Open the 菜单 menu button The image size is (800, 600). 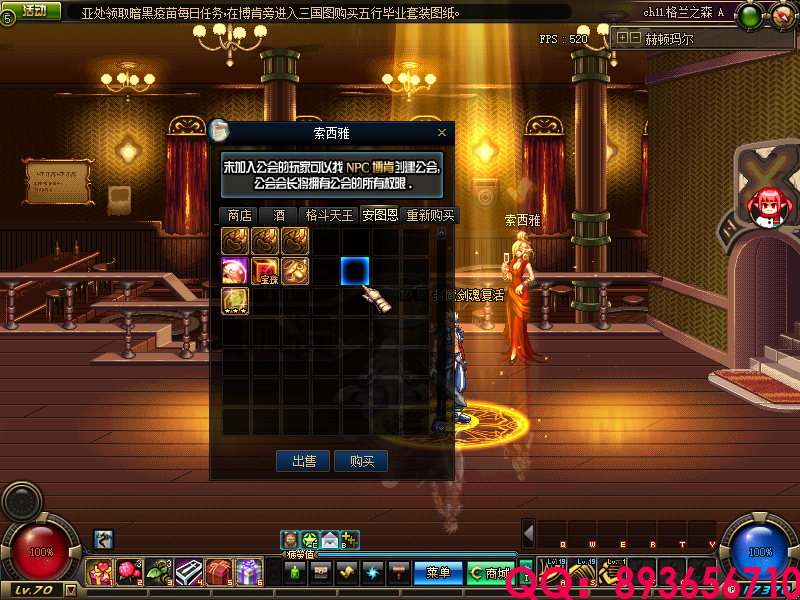438,573
